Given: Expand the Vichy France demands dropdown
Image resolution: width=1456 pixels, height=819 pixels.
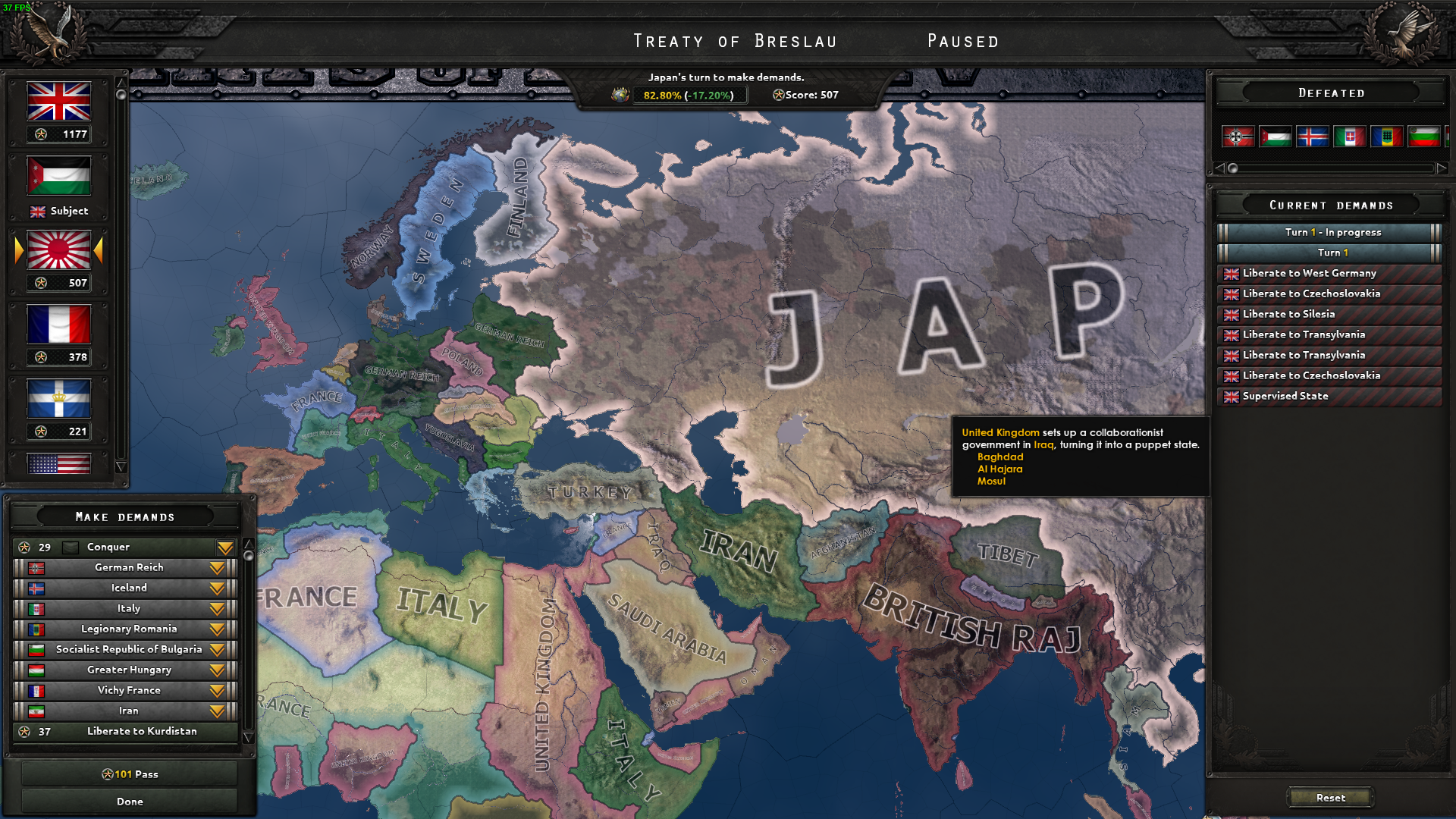Looking at the screenshot, I should 218,690.
